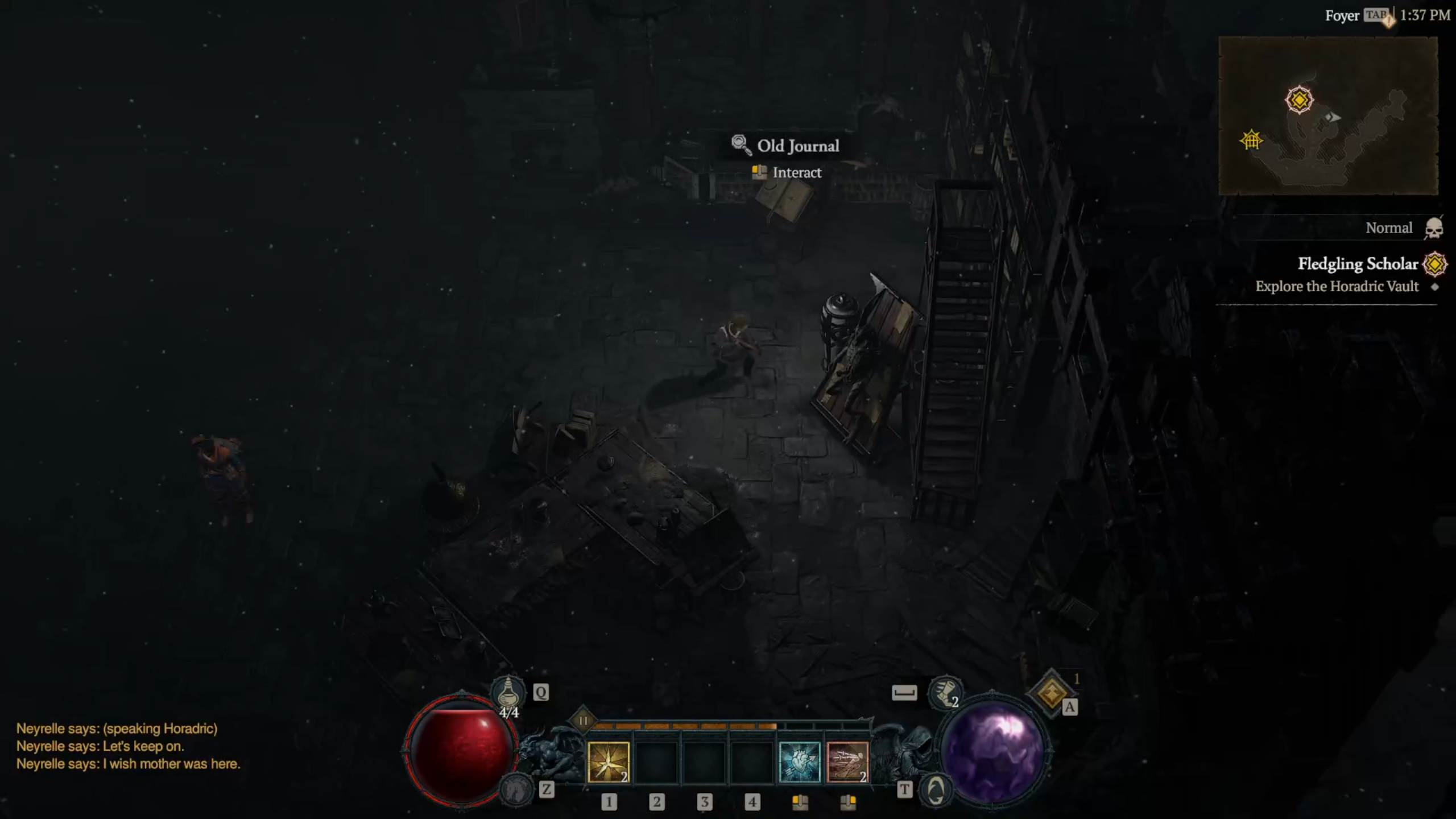Click the town portal swirl icon

[x=936, y=790]
